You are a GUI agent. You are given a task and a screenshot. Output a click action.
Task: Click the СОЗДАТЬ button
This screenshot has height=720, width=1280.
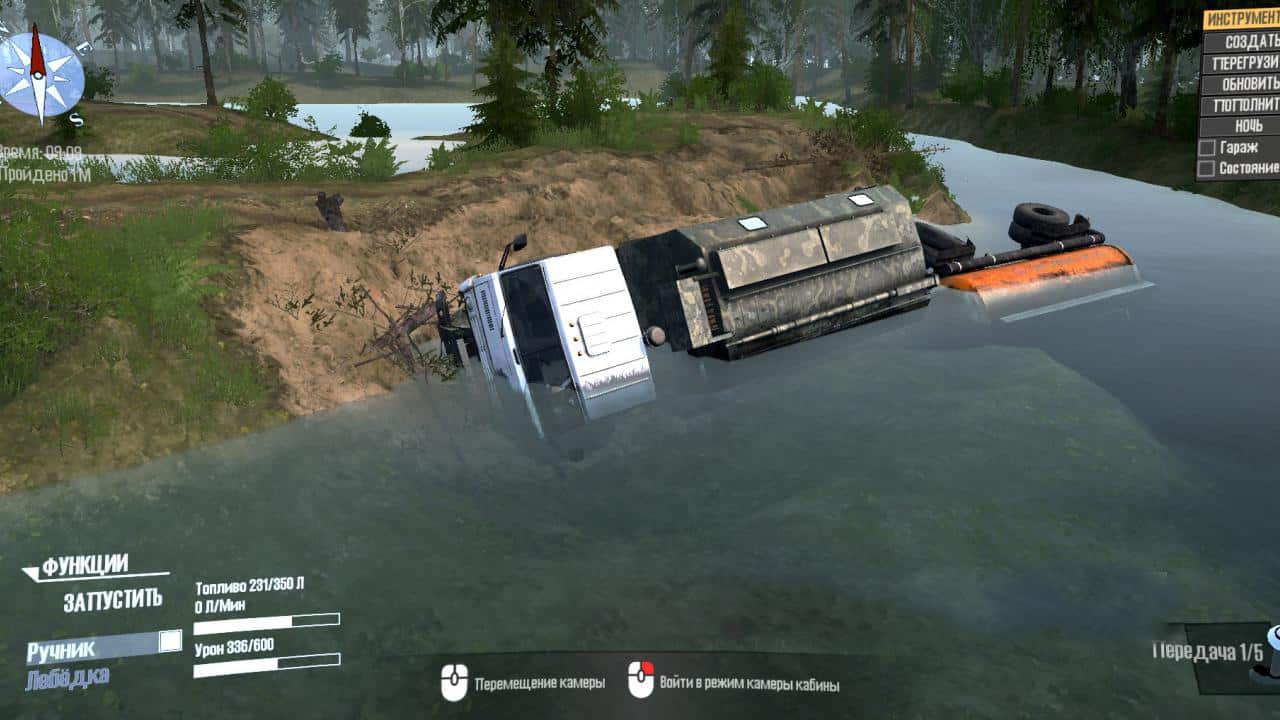(x=1240, y=41)
